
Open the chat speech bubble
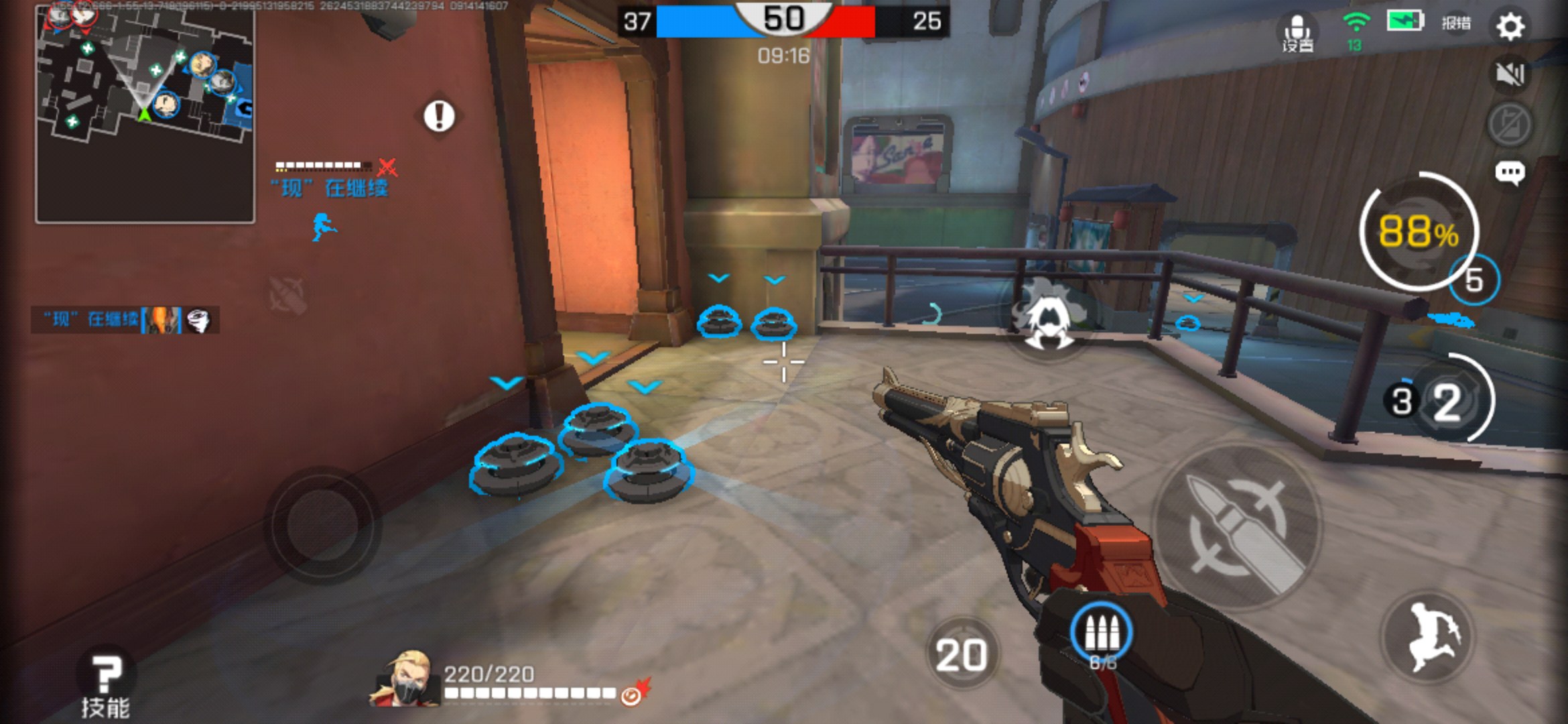click(1510, 173)
